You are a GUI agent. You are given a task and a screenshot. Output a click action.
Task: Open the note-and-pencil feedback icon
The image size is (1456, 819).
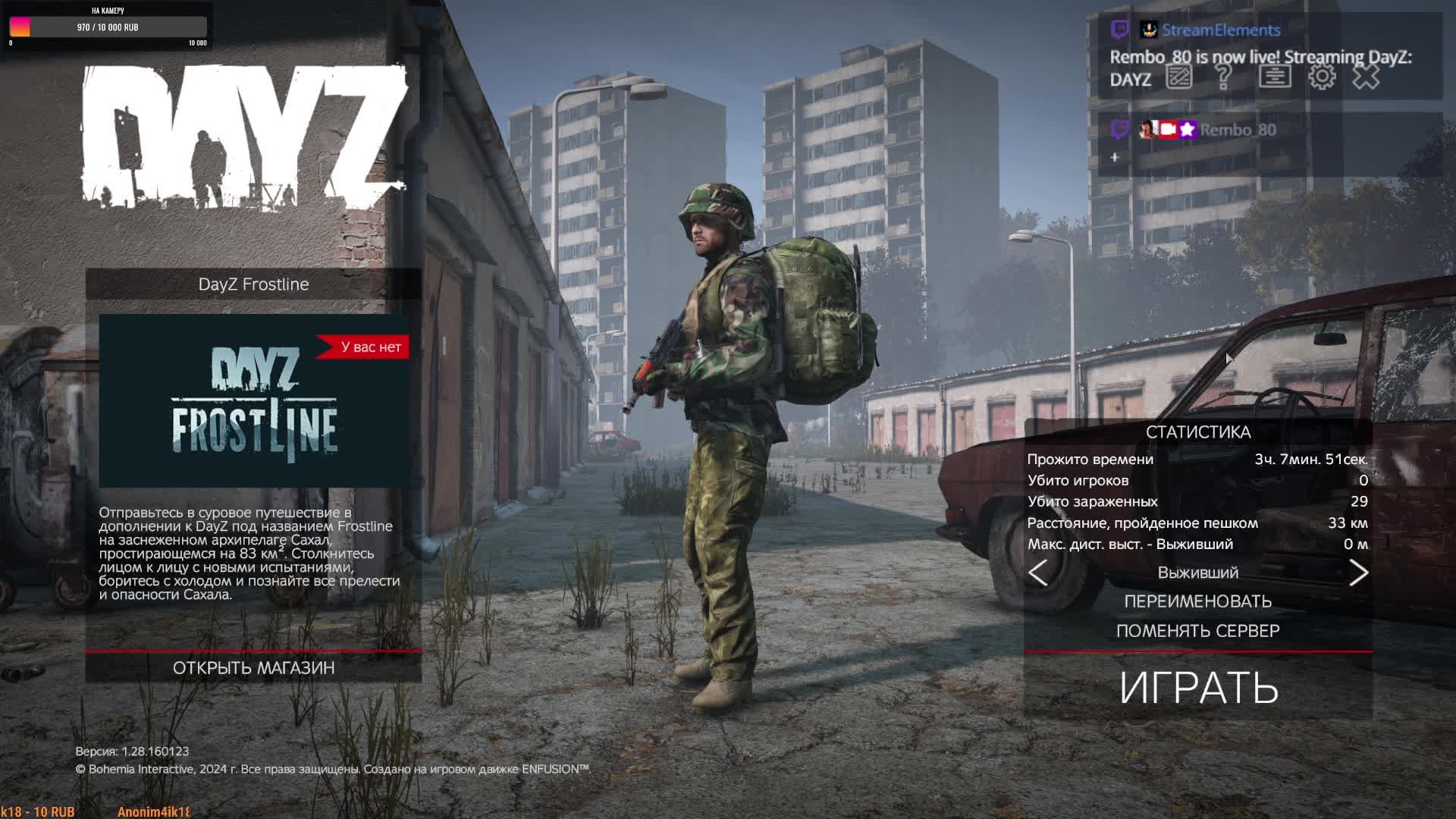pos(1179,77)
